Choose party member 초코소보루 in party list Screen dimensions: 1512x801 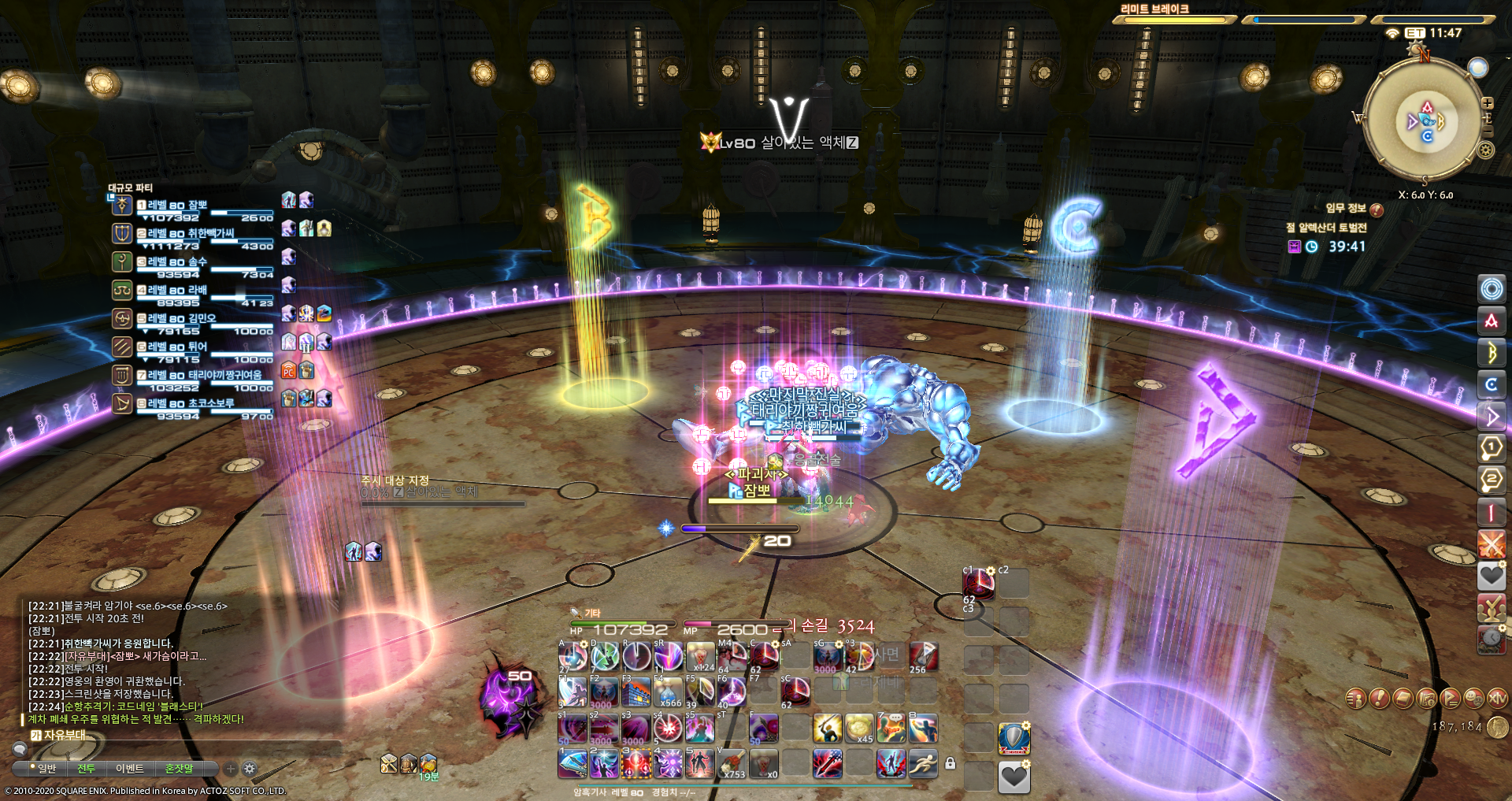coord(191,404)
